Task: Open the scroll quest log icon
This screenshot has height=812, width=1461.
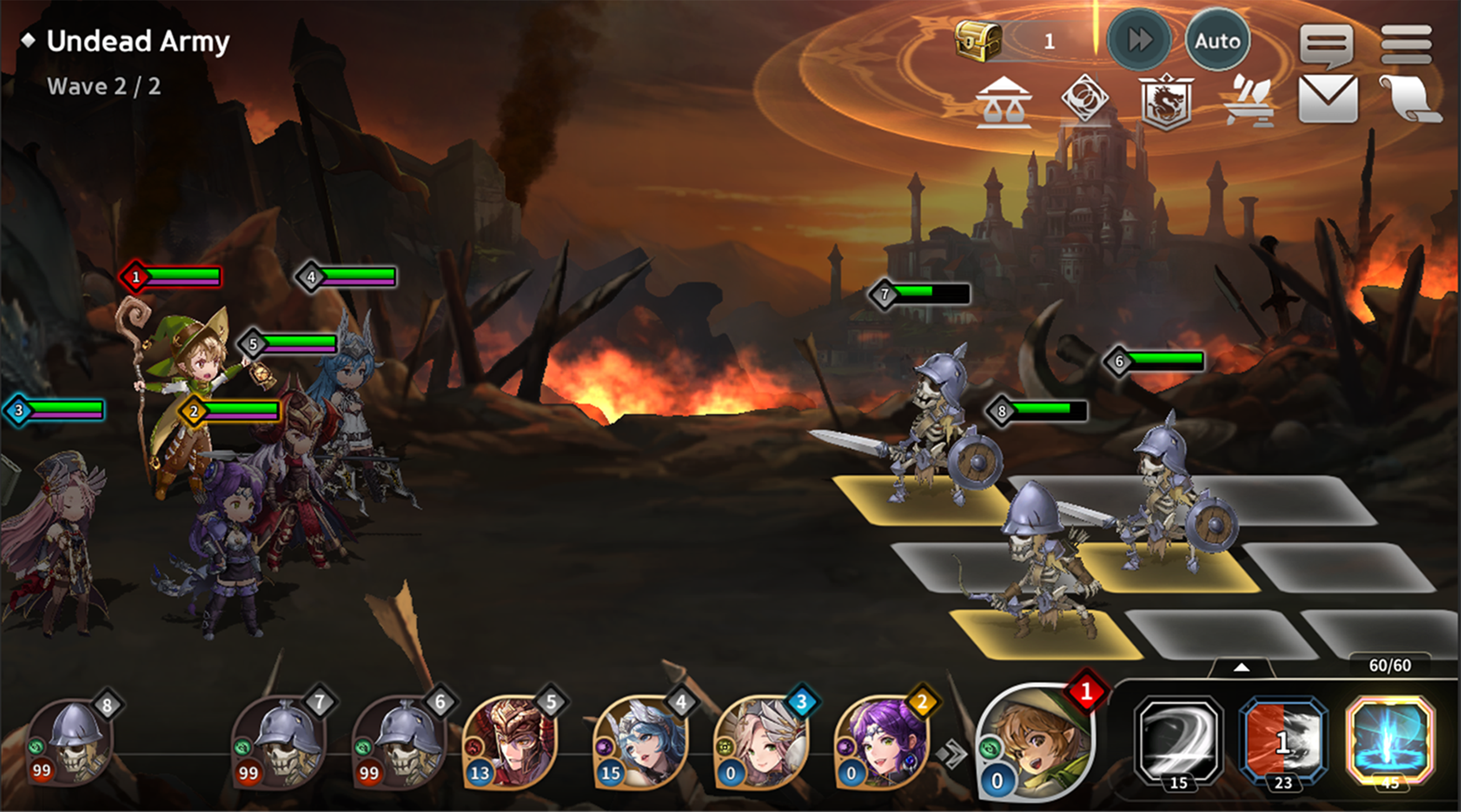Action: coord(1410,100)
